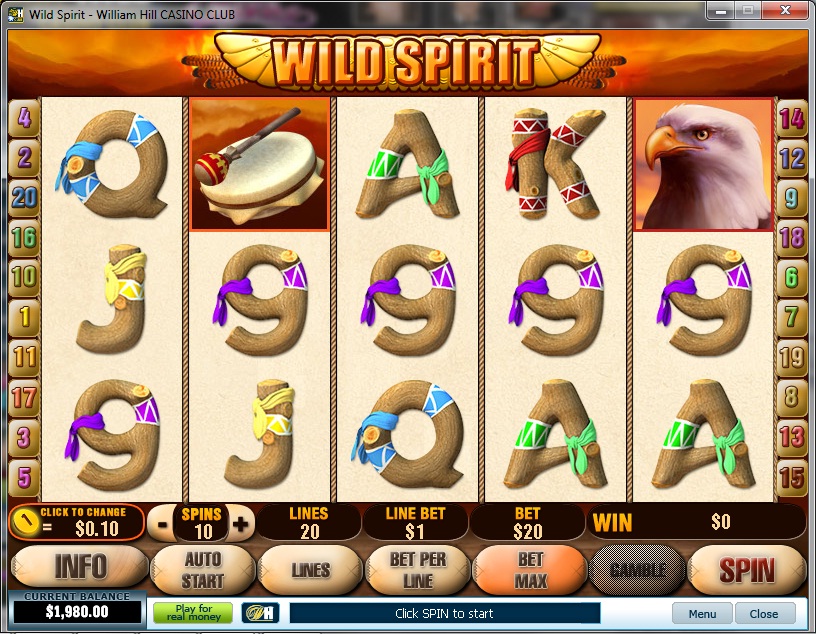Close the window with the red X

tap(785, 10)
